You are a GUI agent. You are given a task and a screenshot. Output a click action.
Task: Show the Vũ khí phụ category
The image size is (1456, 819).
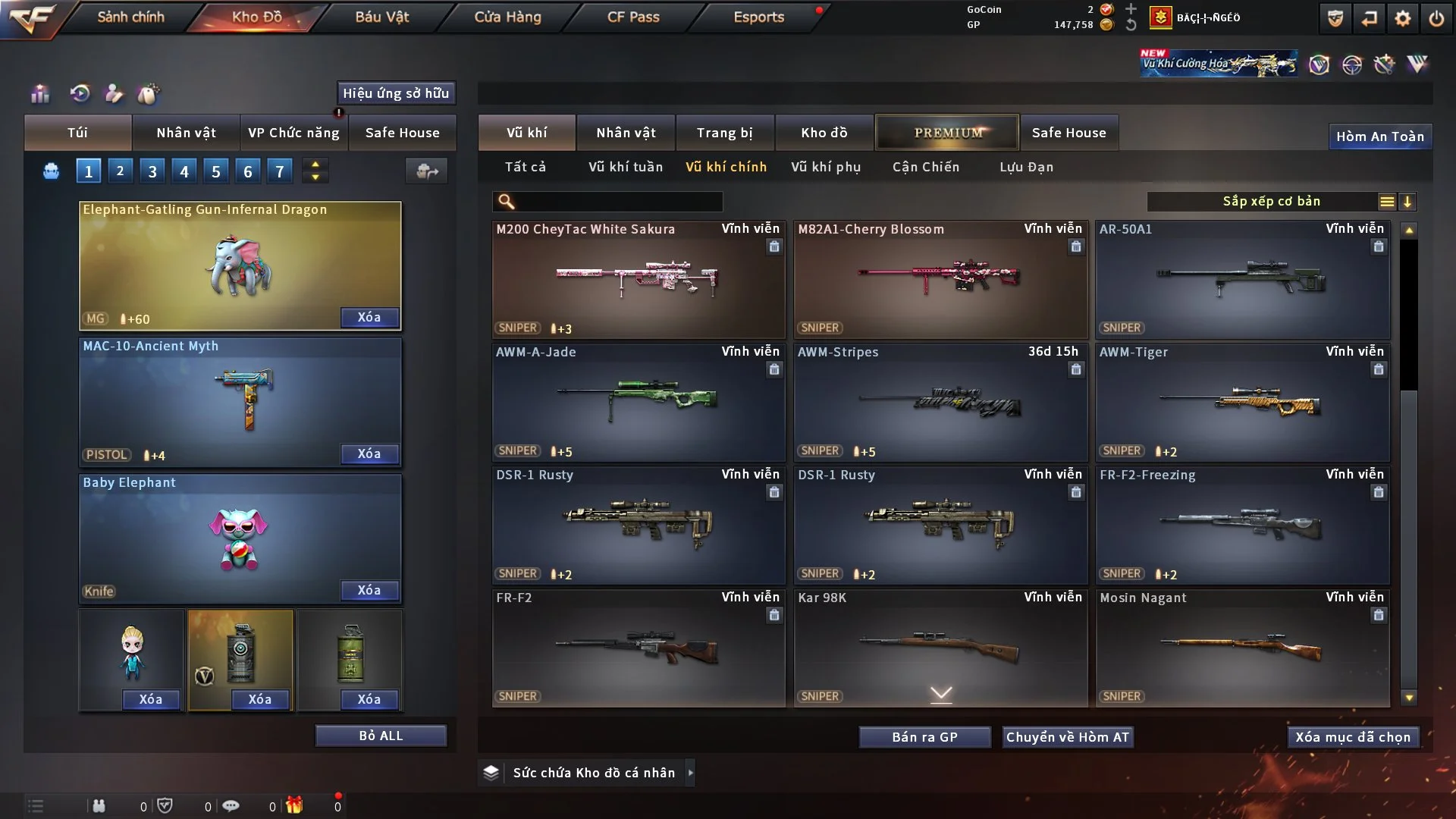pos(826,167)
